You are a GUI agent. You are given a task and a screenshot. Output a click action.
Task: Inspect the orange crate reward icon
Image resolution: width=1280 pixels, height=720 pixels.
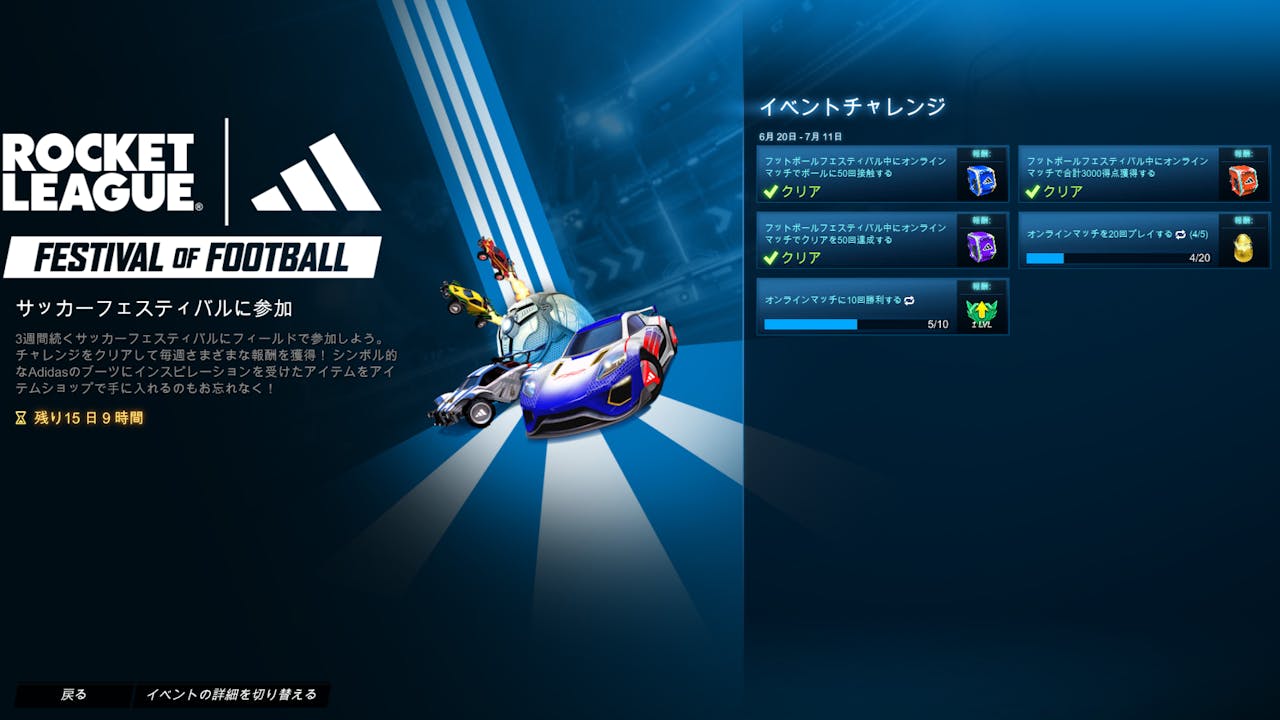[1243, 180]
